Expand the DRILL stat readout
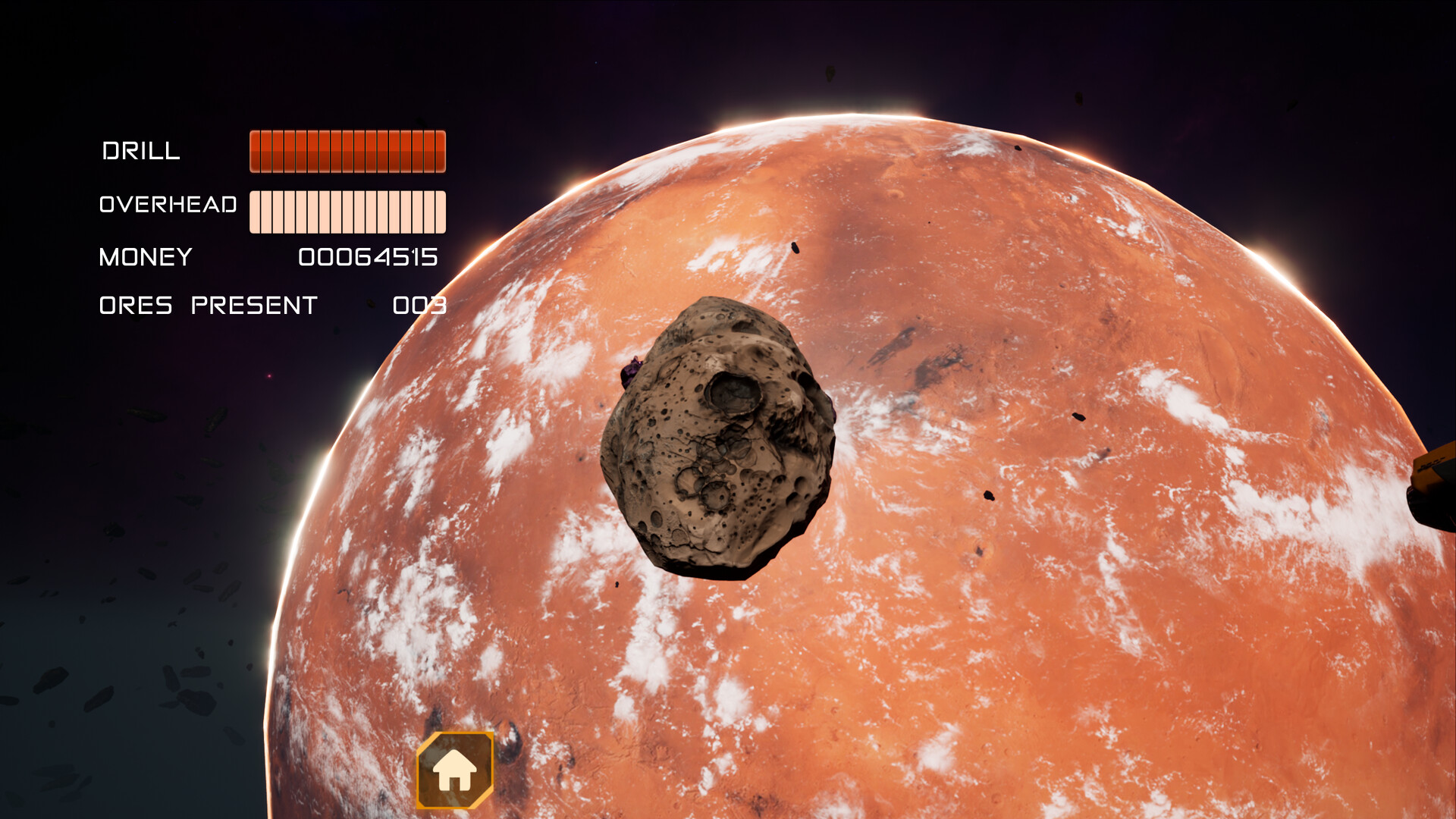 coord(141,151)
